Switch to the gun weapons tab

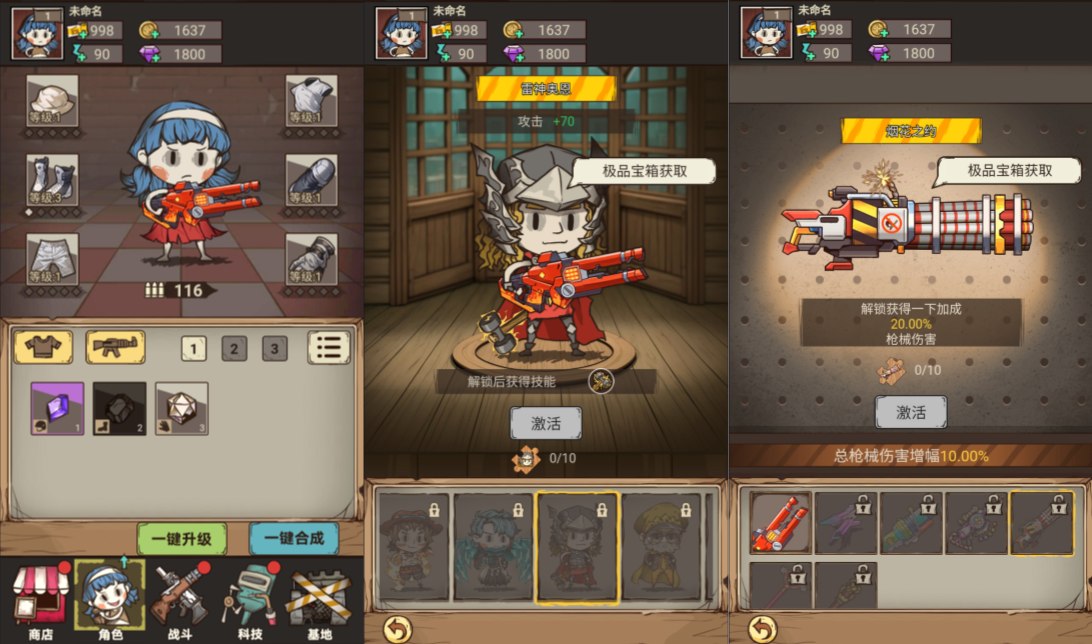coord(115,348)
